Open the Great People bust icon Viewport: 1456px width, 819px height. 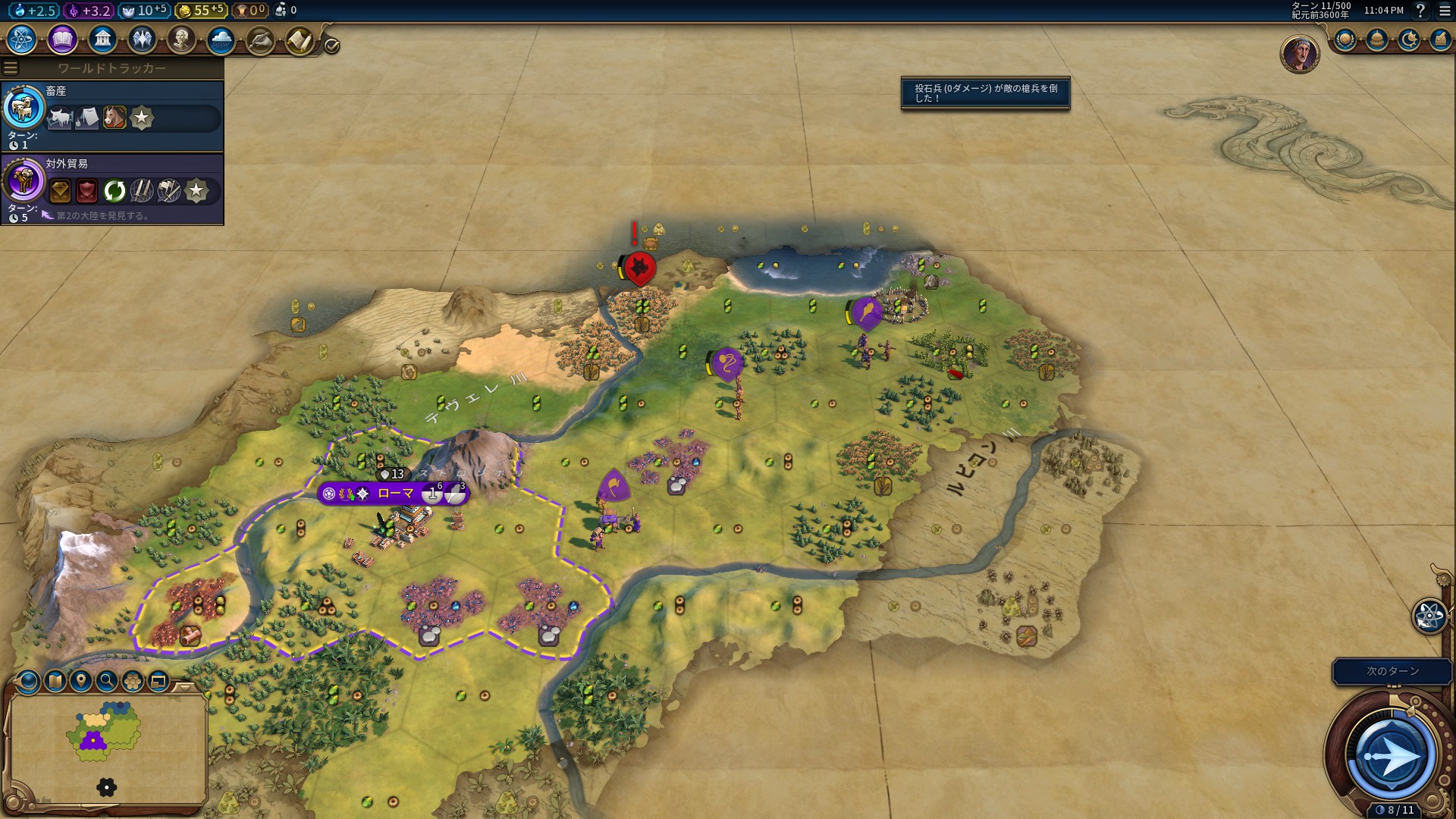[x=181, y=39]
